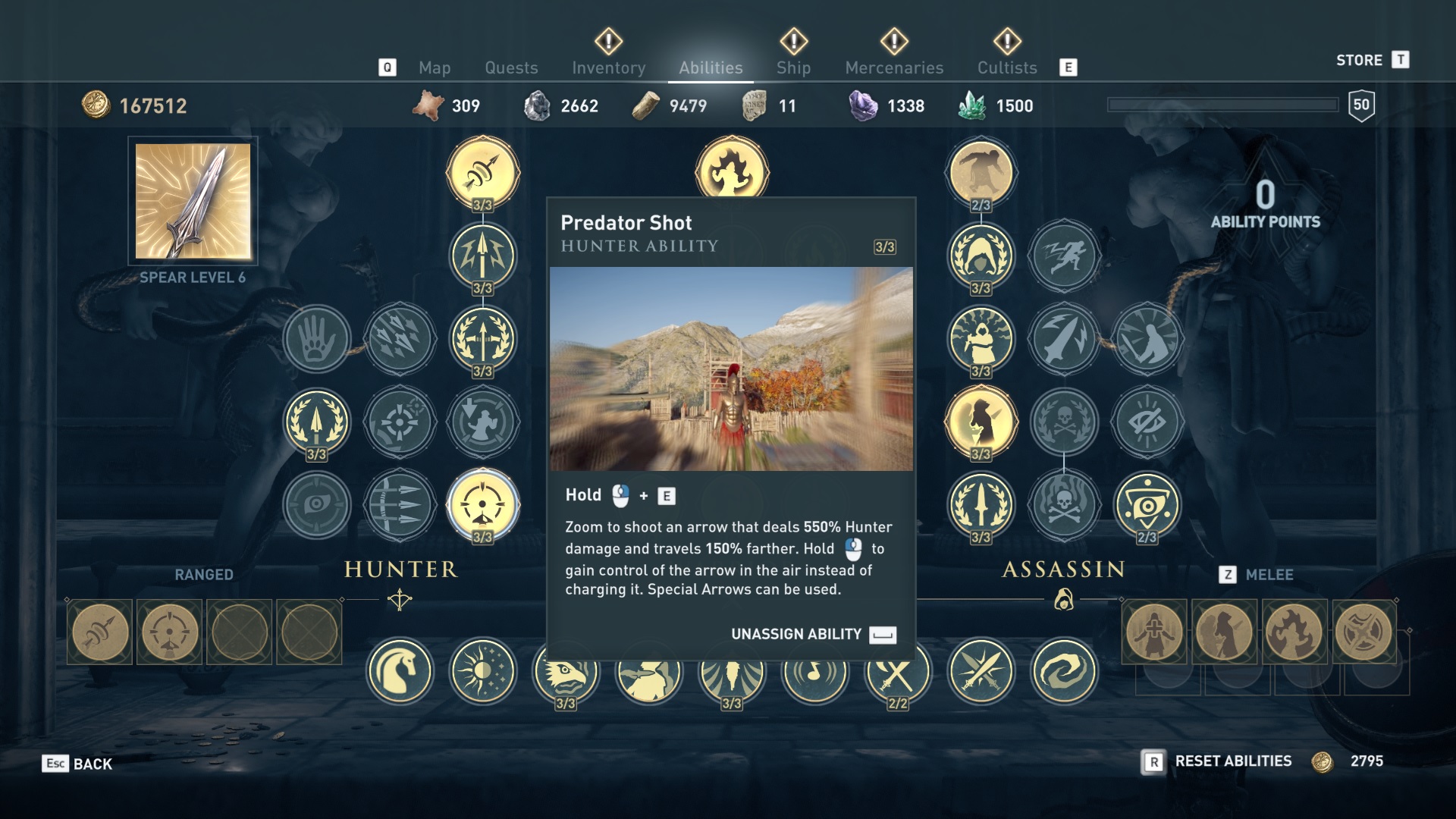The height and width of the screenshot is (819, 1456).
Task: Open the Cultists tab
Action: click(1006, 68)
